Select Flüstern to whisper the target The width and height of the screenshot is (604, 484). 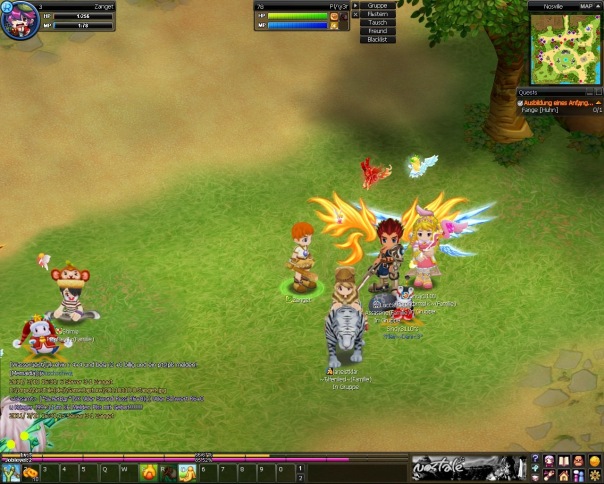click(377, 14)
